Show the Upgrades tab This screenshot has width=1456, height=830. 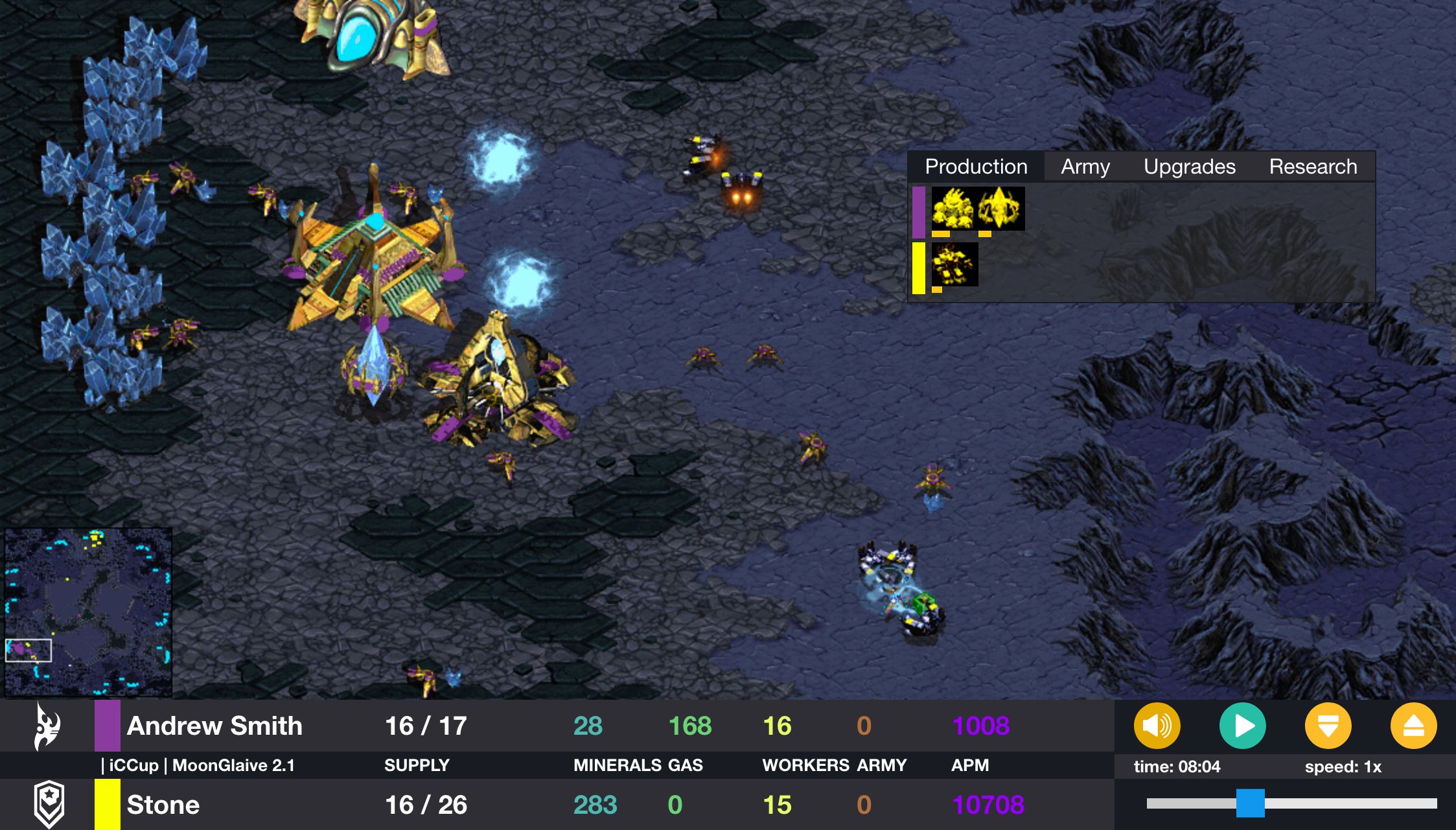(x=1189, y=167)
